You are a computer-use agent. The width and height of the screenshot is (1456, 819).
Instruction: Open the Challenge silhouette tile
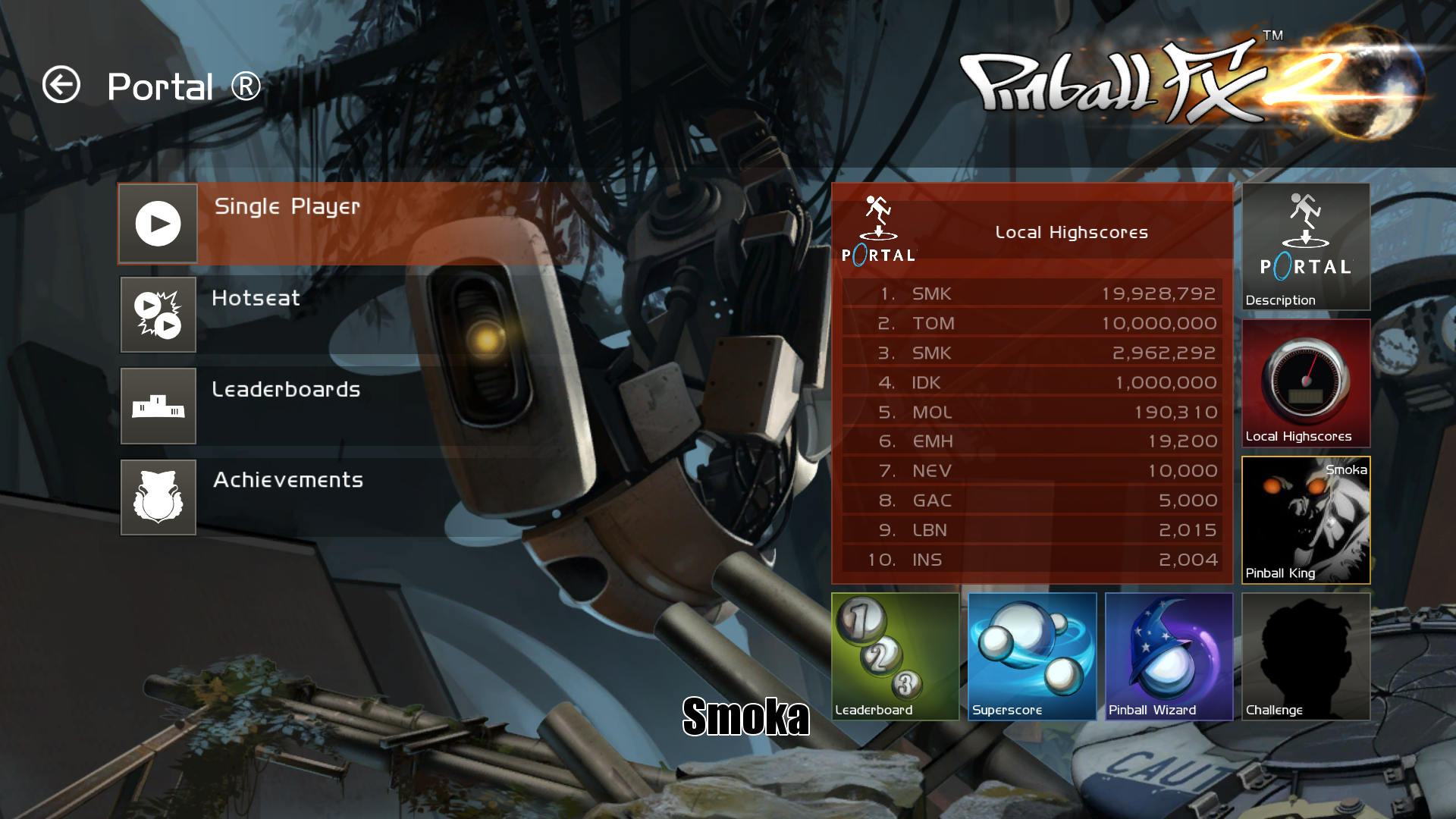pyautogui.click(x=1306, y=656)
